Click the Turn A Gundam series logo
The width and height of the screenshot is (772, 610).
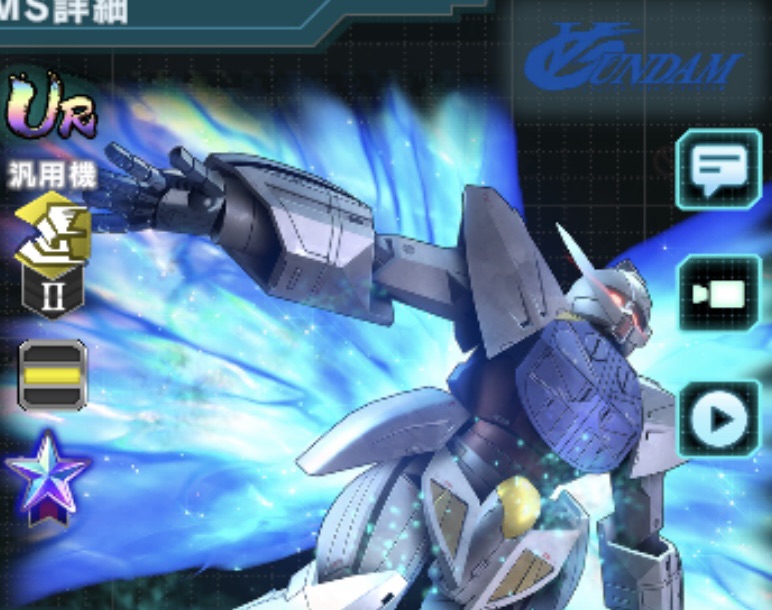631,61
